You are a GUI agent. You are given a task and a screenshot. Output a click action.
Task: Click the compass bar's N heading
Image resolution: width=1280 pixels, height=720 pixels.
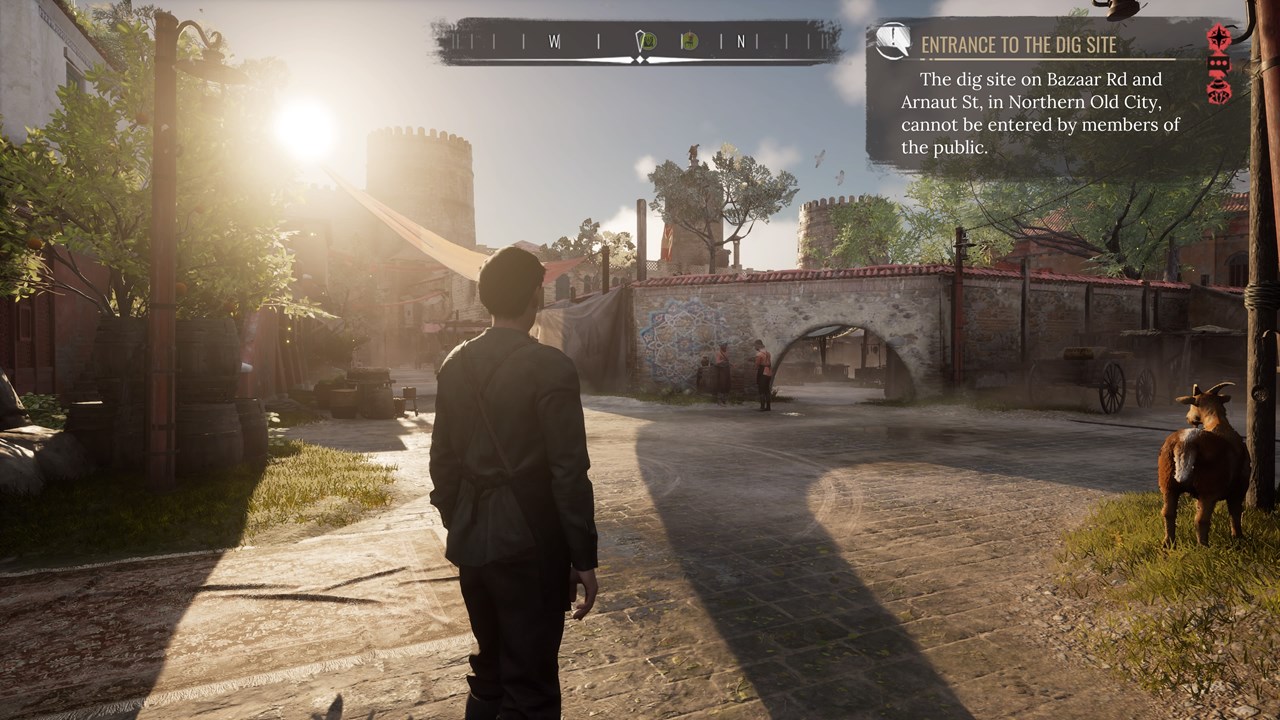(741, 42)
